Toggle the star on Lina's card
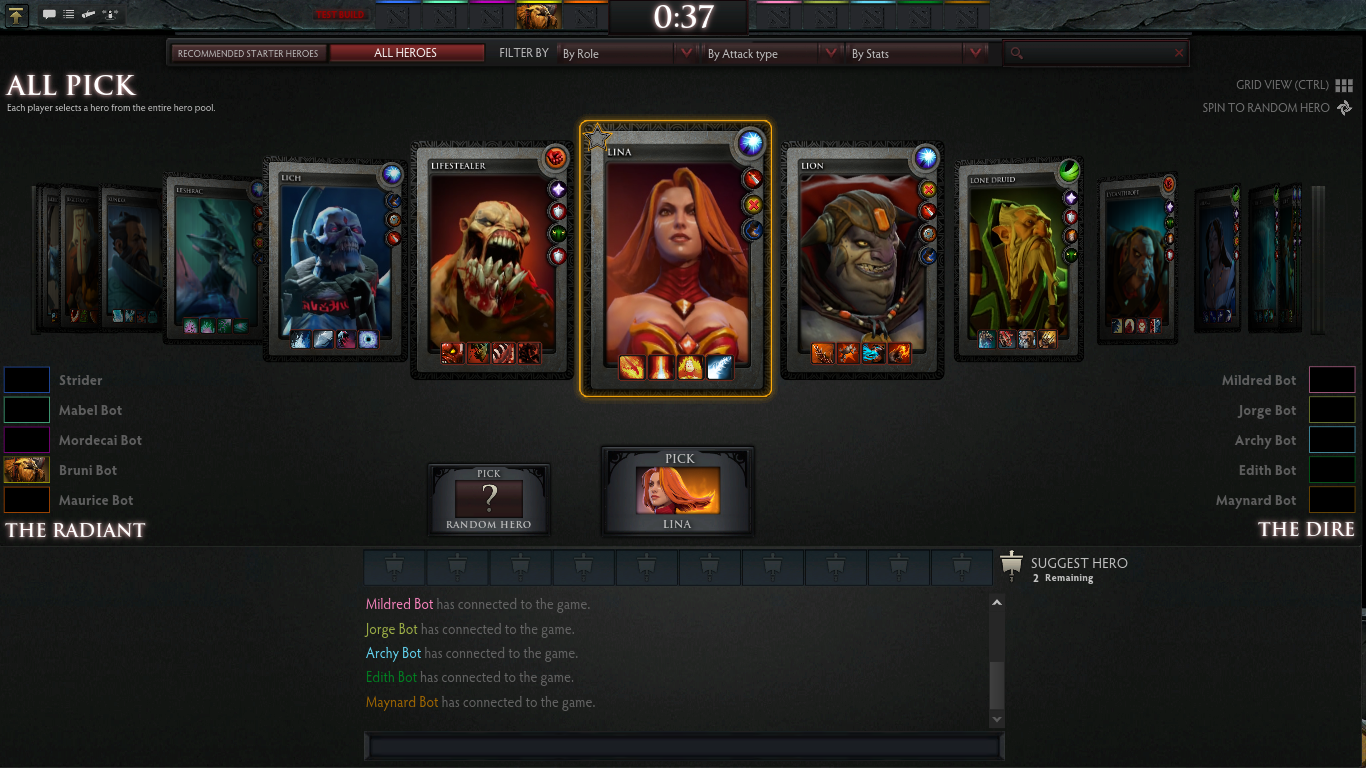1366x768 pixels. [597, 138]
